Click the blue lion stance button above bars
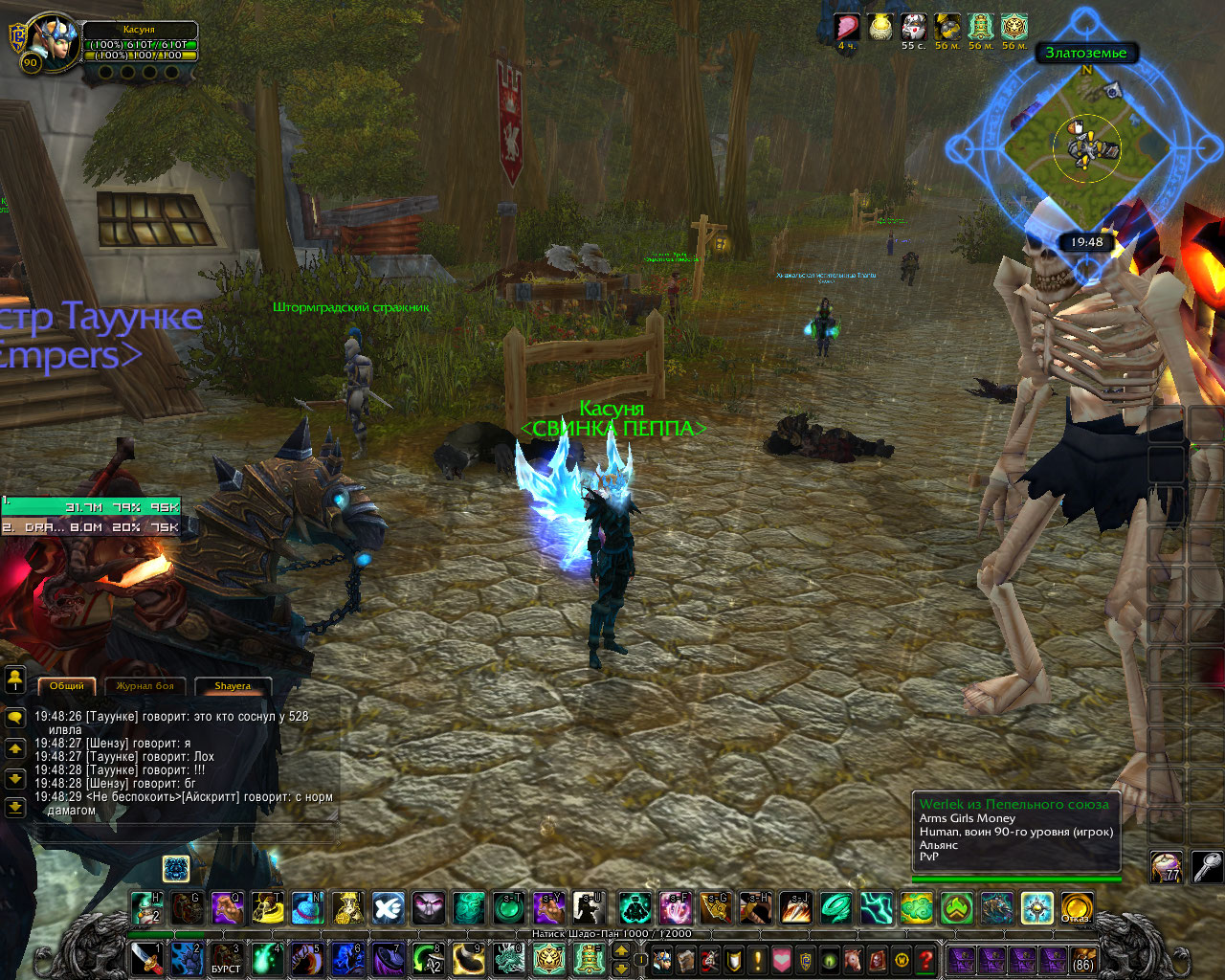Screen dimensions: 1225x980 click(176, 868)
